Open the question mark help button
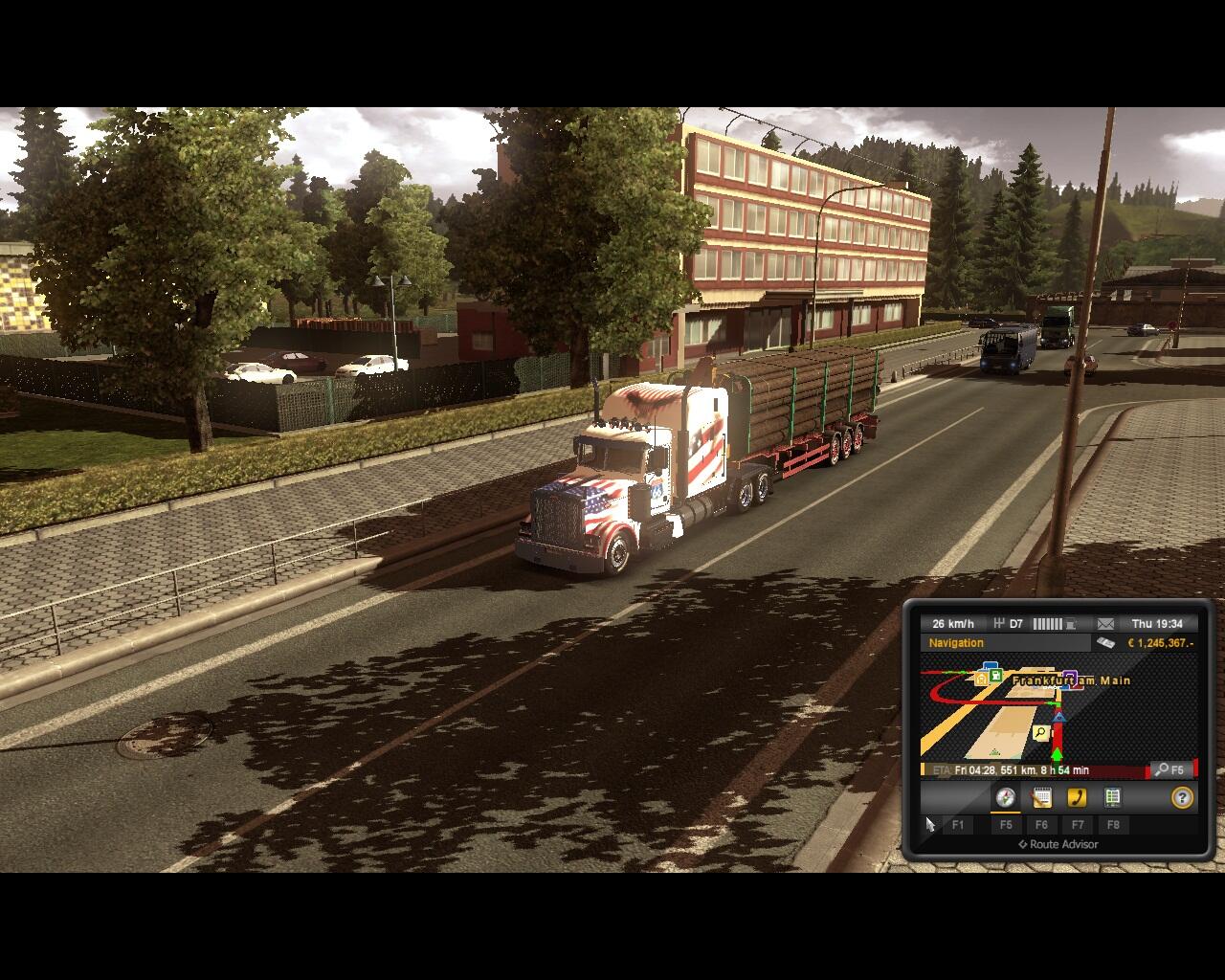Image resolution: width=1225 pixels, height=980 pixels. 1182,798
